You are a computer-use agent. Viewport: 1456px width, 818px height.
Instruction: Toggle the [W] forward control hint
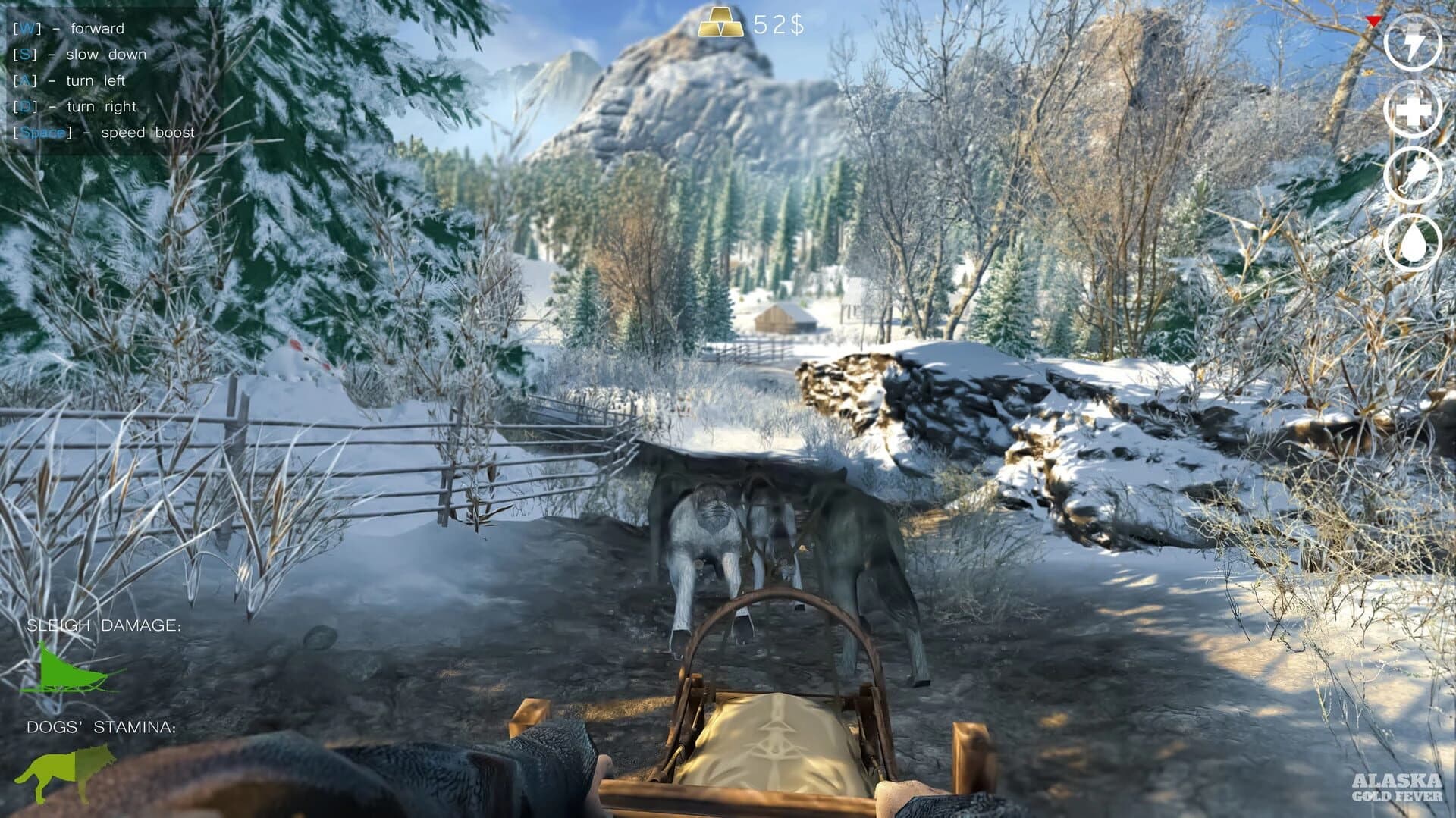pos(68,29)
